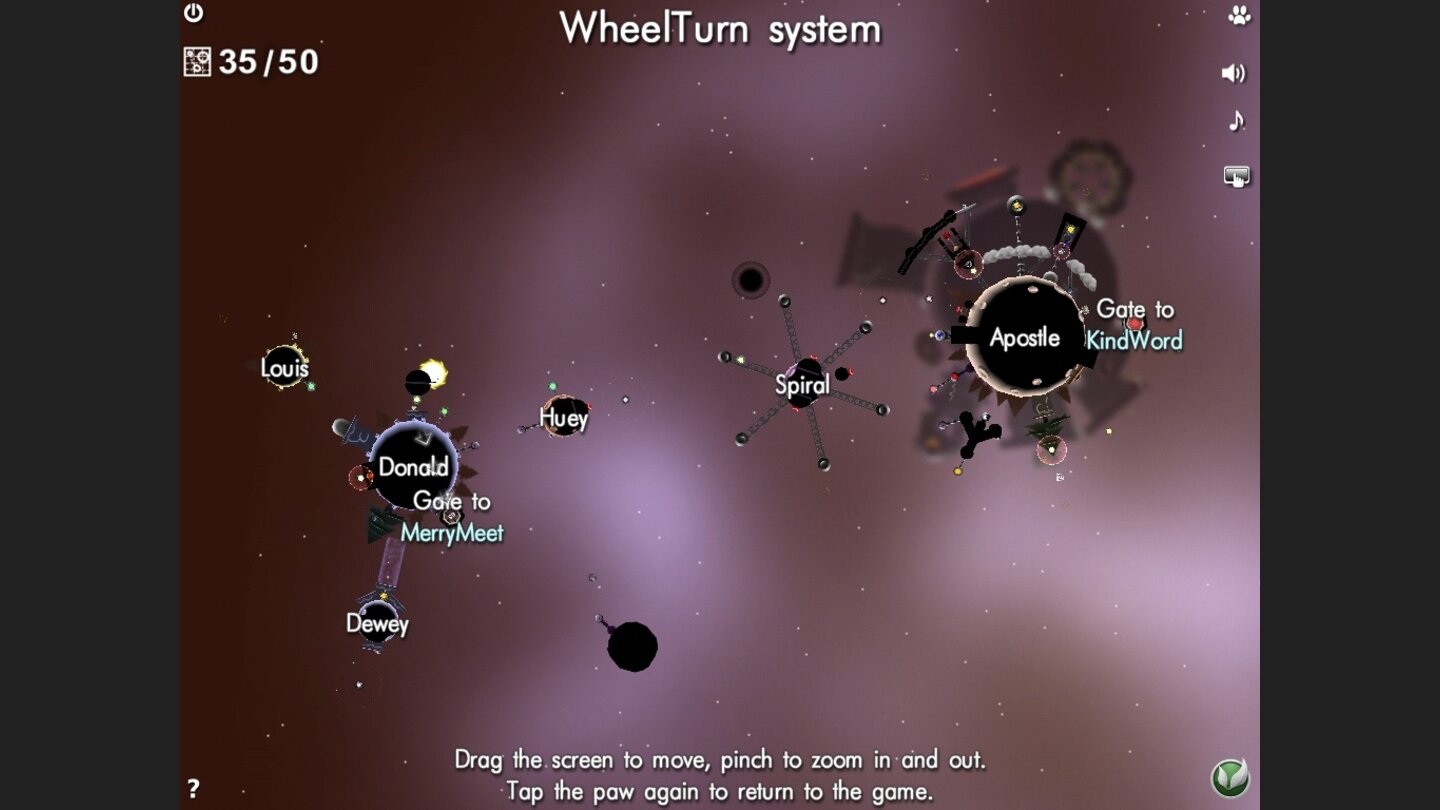Open help with the question mark
This screenshot has width=1440, height=810.
[x=193, y=788]
